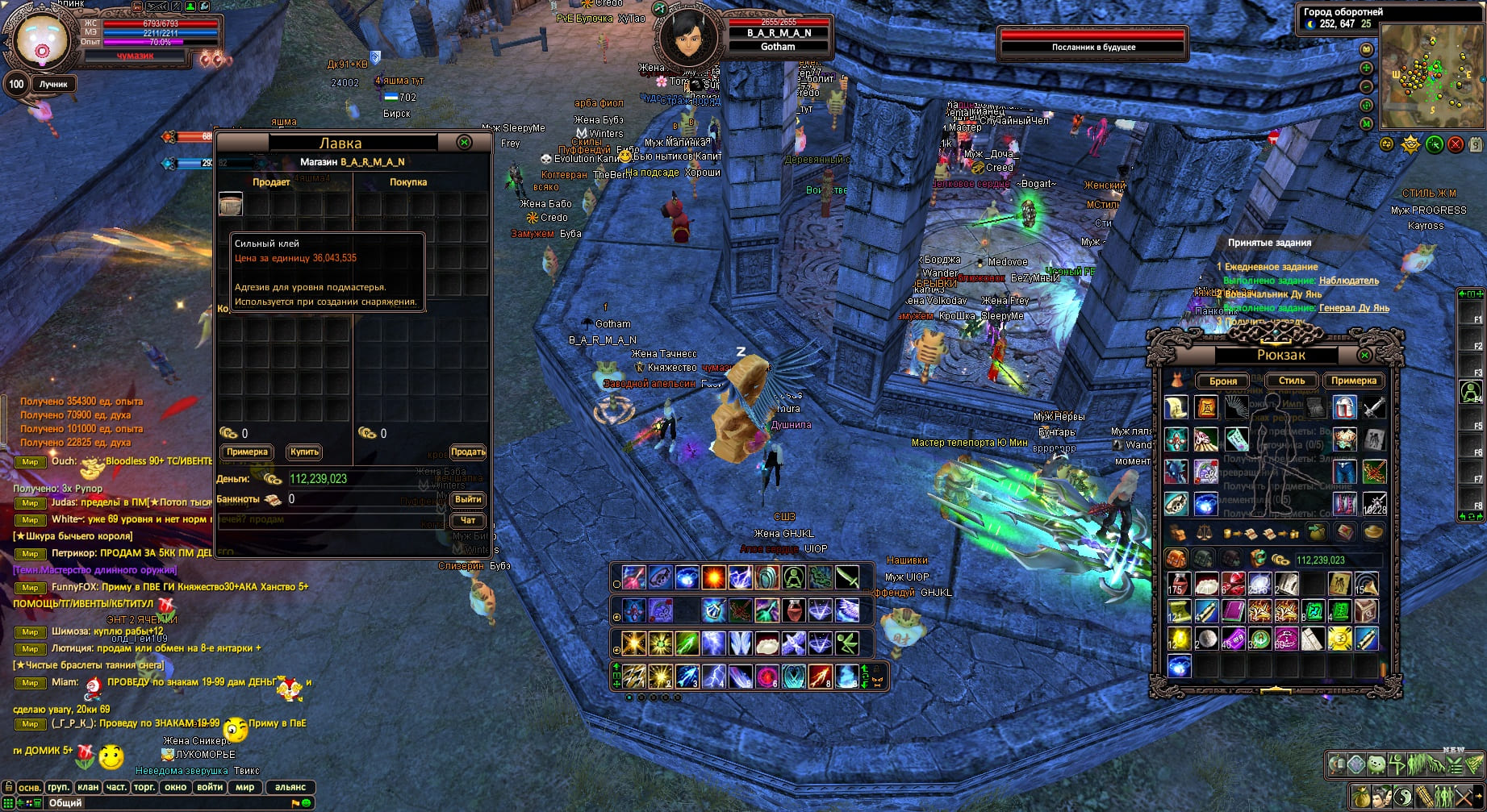Switch to the Стиль tab
Viewport: 1487px width, 812px height.
click(x=1292, y=381)
